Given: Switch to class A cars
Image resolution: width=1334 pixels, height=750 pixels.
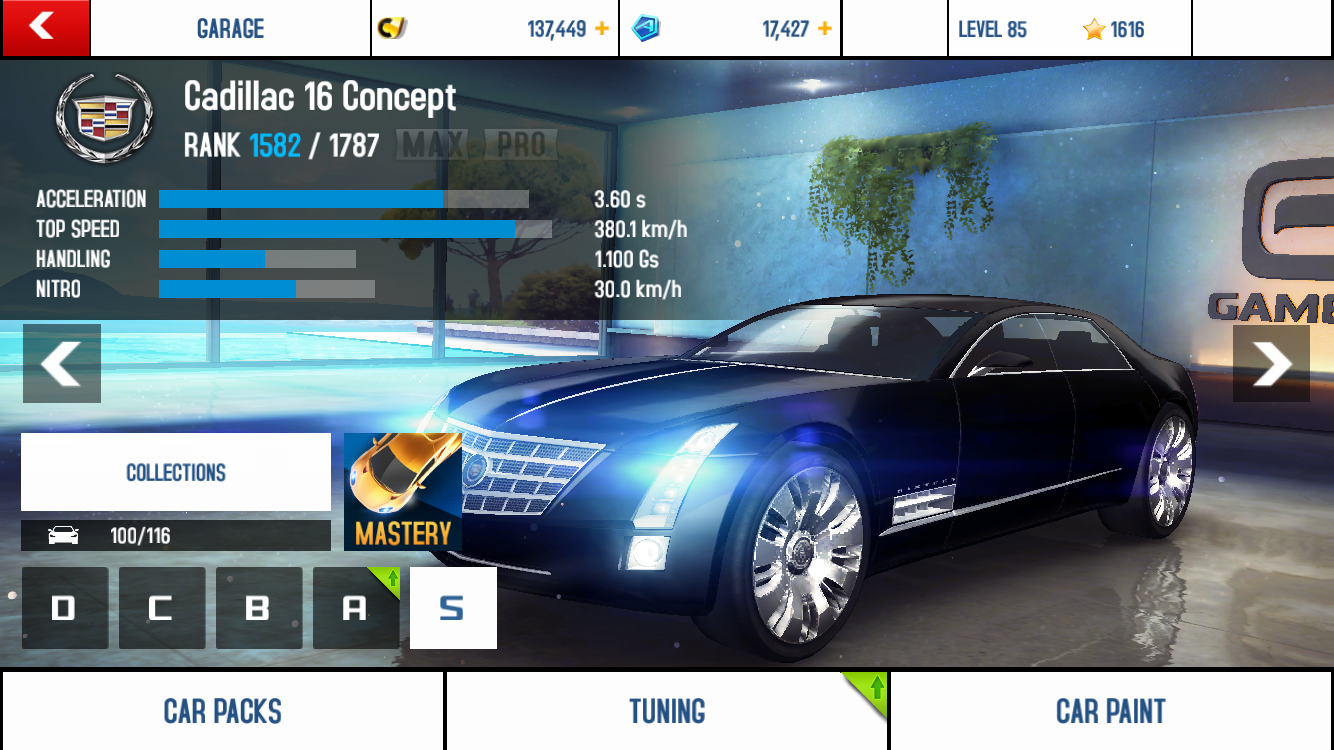Looking at the screenshot, I should pyautogui.click(x=355, y=608).
